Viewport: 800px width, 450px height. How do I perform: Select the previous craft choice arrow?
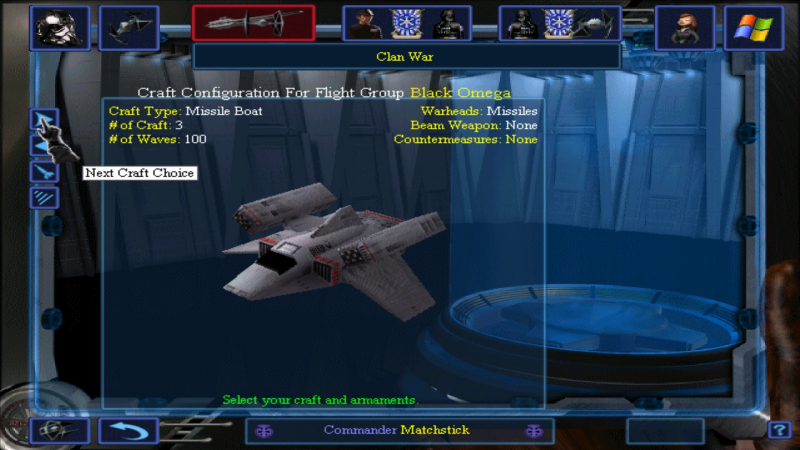[44, 147]
